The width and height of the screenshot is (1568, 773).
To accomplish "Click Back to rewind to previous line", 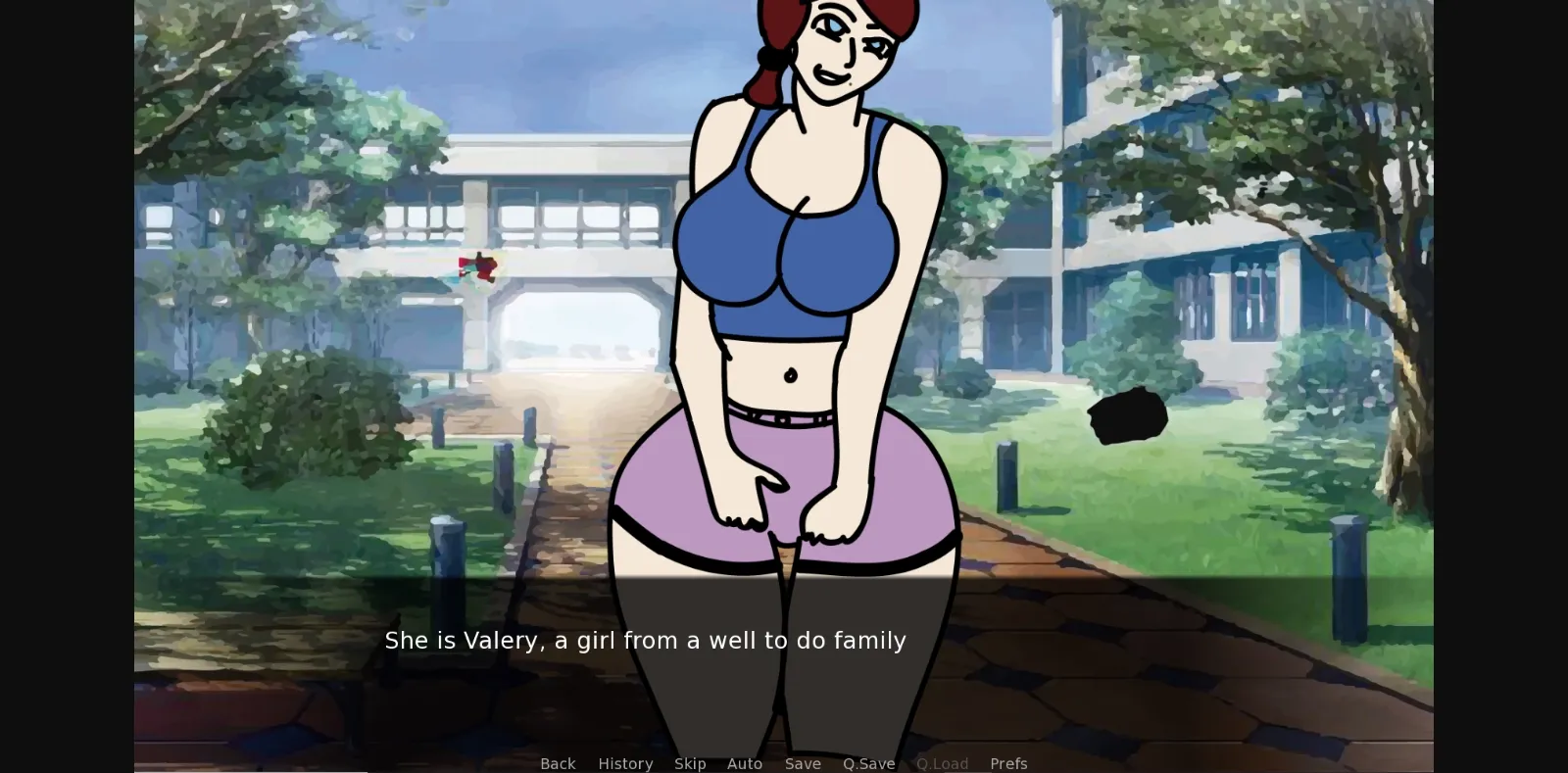I will [558, 763].
